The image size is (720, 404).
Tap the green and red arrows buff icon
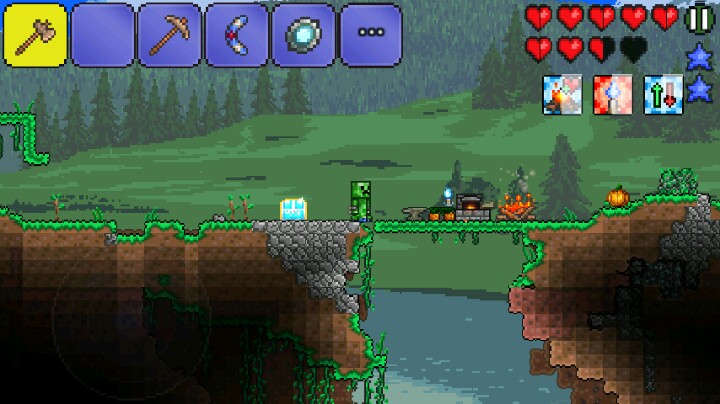(x=660, y=94)
